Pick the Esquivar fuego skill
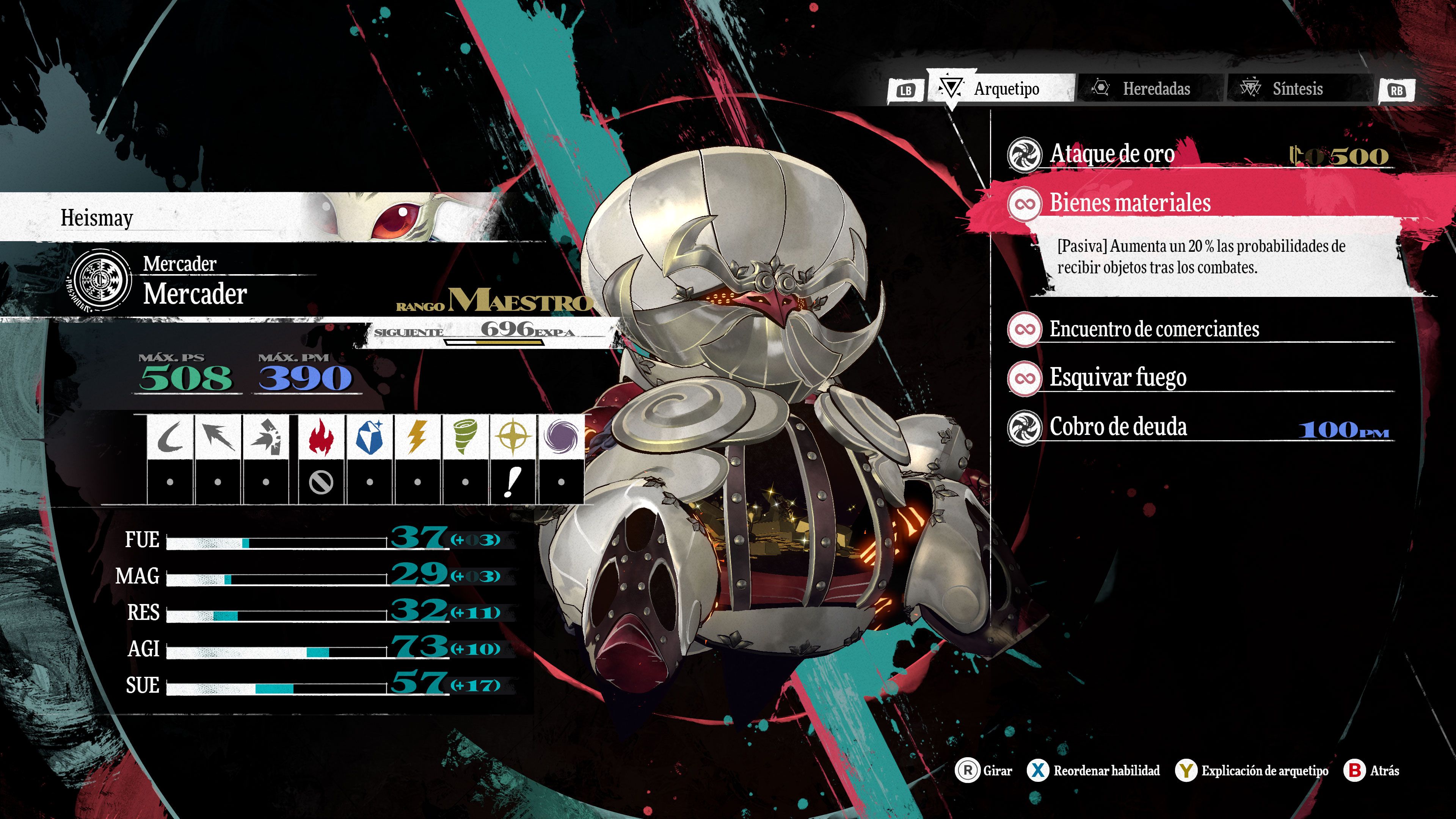This screenshot has width=1456, height=819. point(1117,378)
